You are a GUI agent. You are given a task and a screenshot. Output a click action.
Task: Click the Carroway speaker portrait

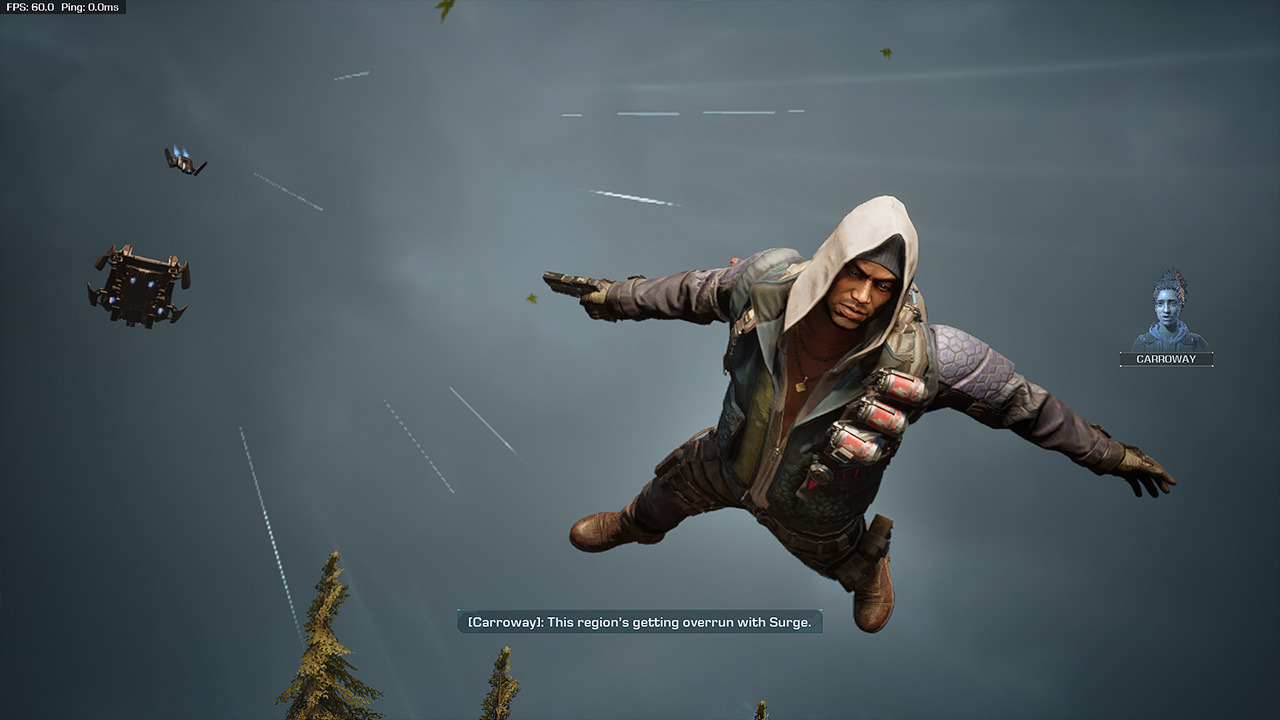pos(1168,311)
